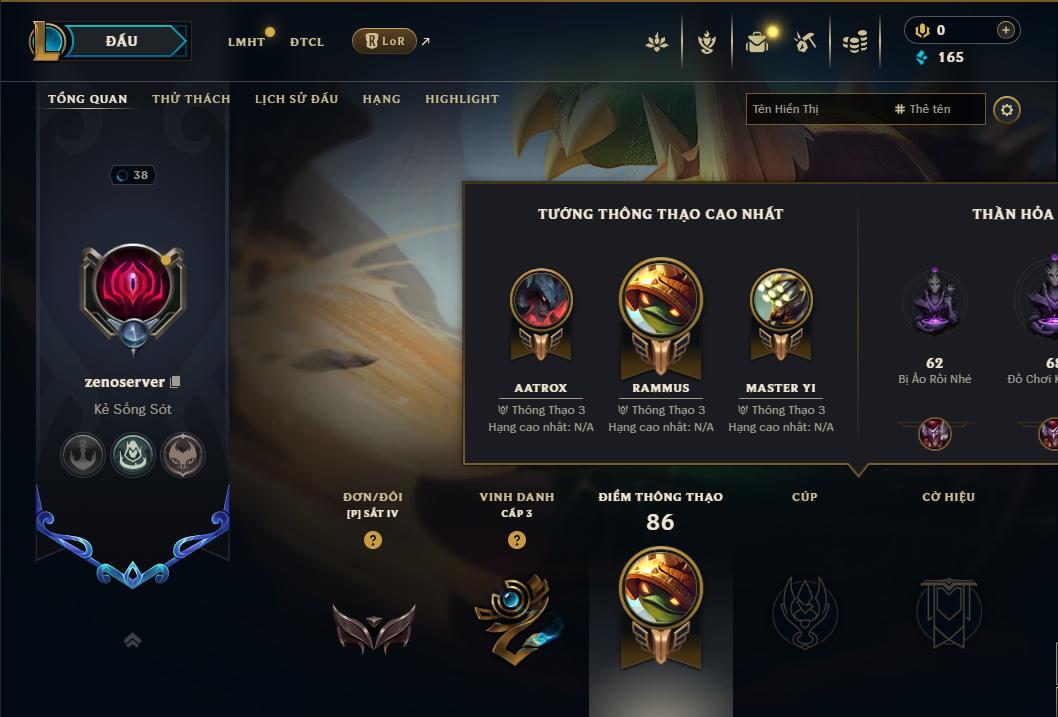Click the Tên Hiển Thị search field
Viewport: 1058px width, 717px height.
(x=815, y=109)
